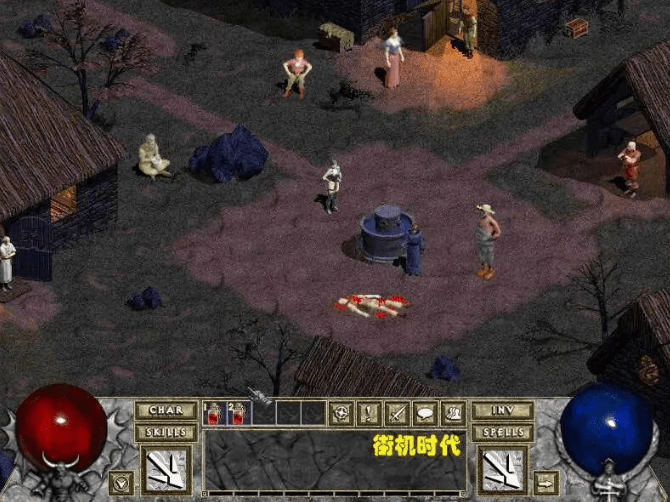
Task: Click the compass map icon
Action: point(343,412)
